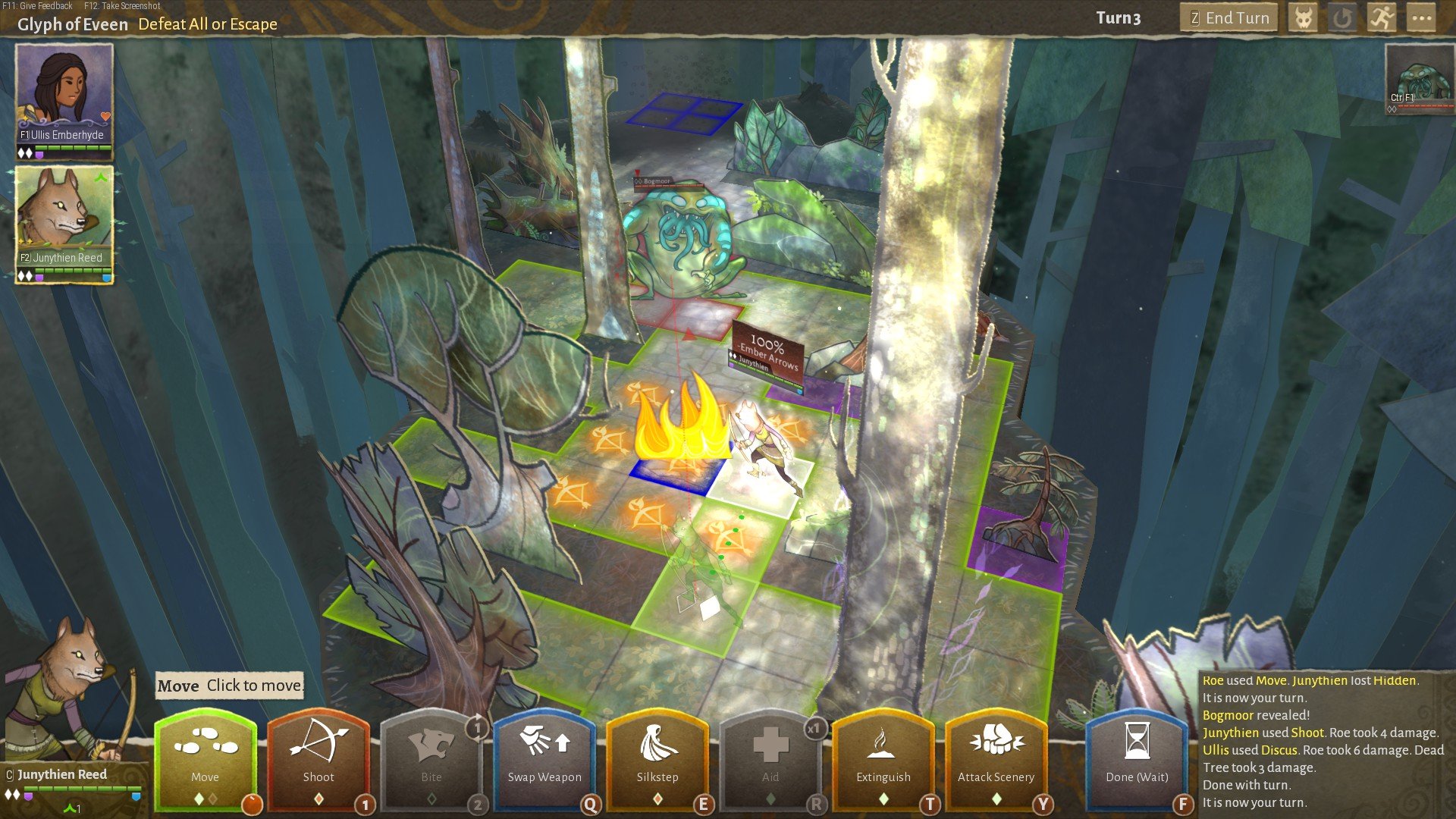The image size is (1456, 819).
Task: Click the greyed-out undo arrow button
Action: (1342, 18)
